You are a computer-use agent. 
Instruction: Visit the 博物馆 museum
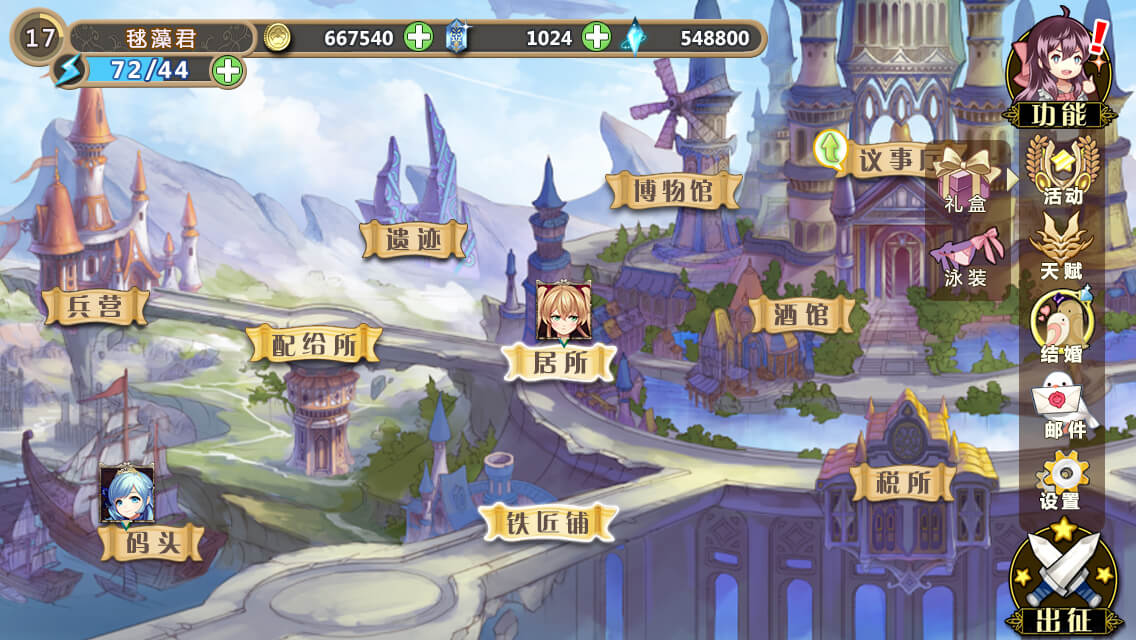click(674, 190)
